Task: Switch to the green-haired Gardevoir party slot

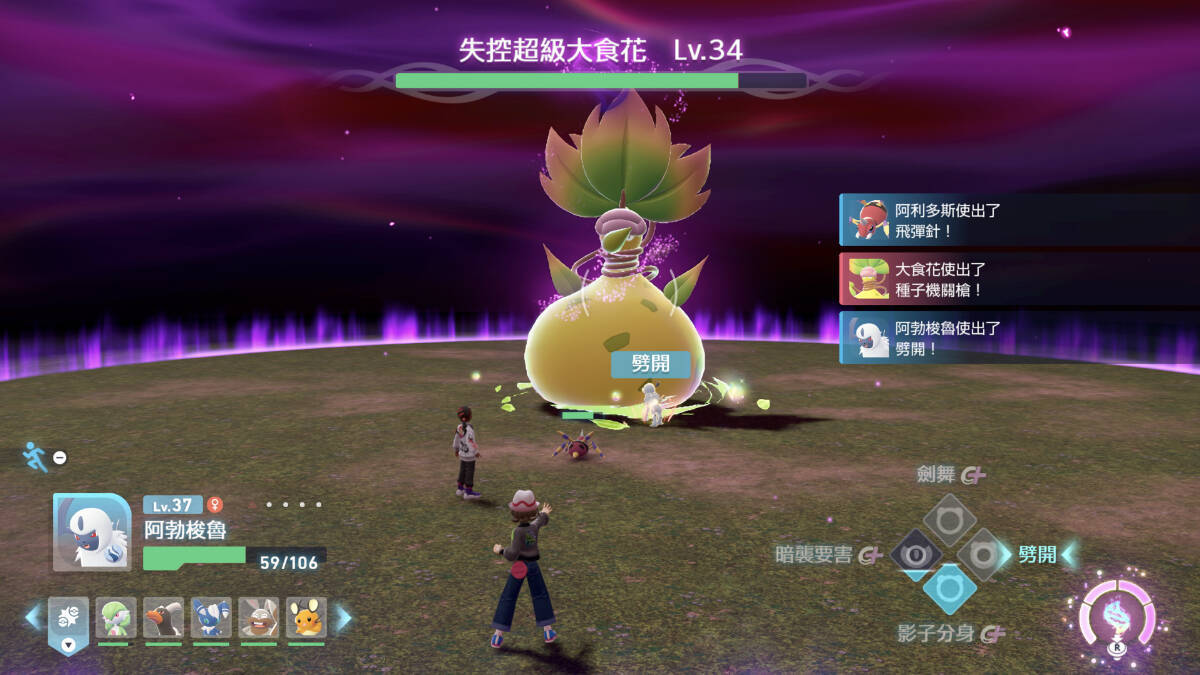Action: [115, 618]
